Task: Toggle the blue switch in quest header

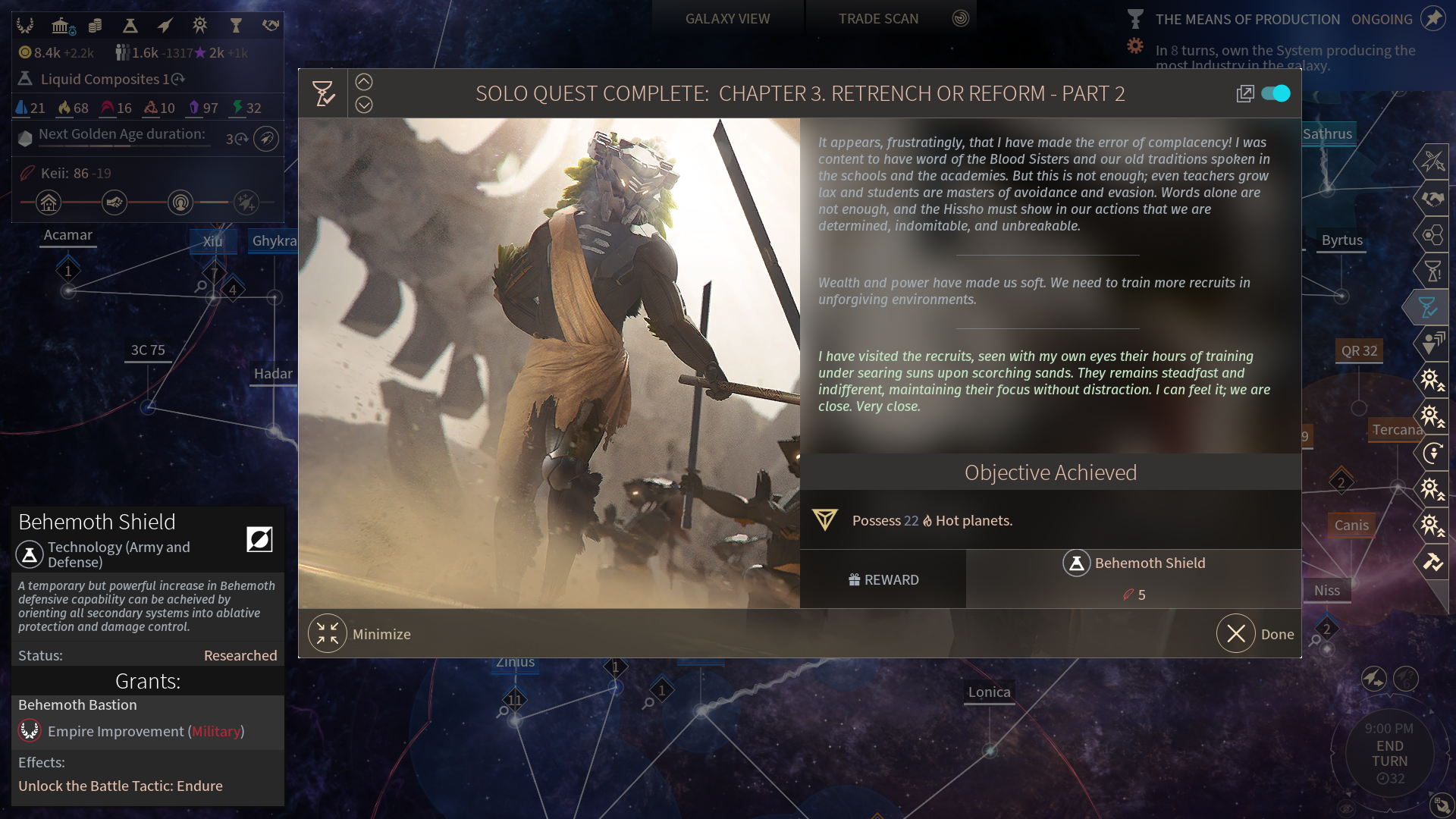Action: pyautogui.click(x=1276, y=93)
